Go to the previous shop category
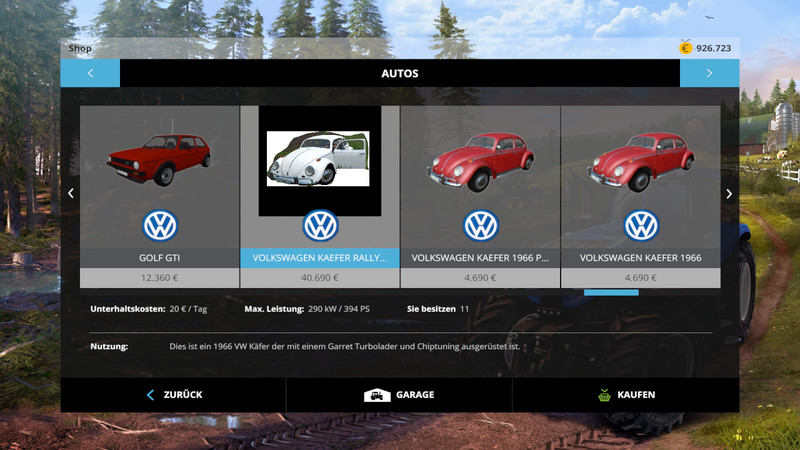The width and height of the screenshot is (800, 450). coord(90,73)
